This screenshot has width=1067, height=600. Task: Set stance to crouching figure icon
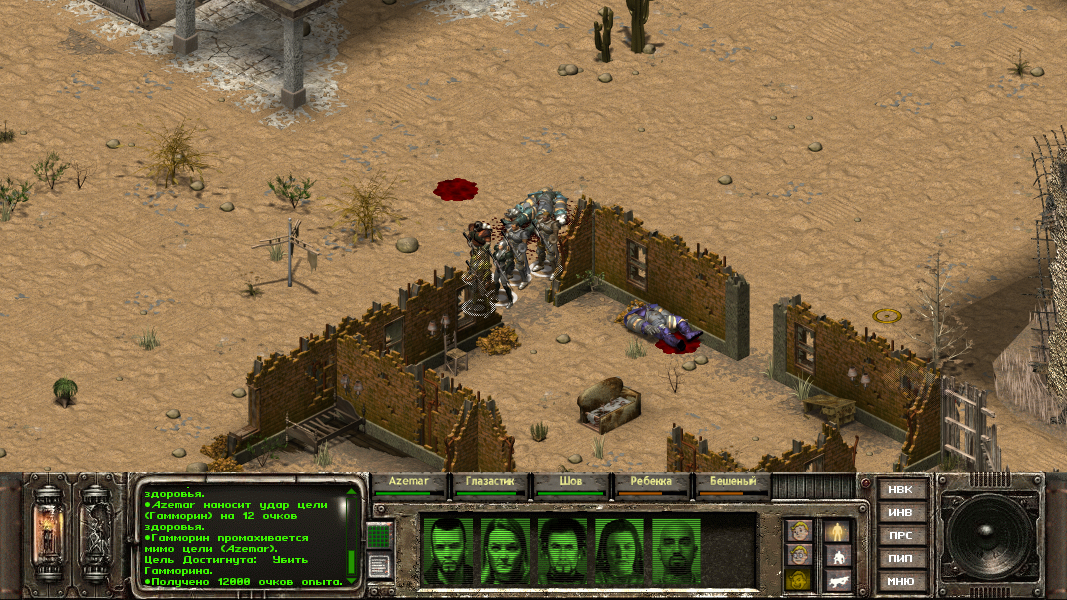[837, 555]
